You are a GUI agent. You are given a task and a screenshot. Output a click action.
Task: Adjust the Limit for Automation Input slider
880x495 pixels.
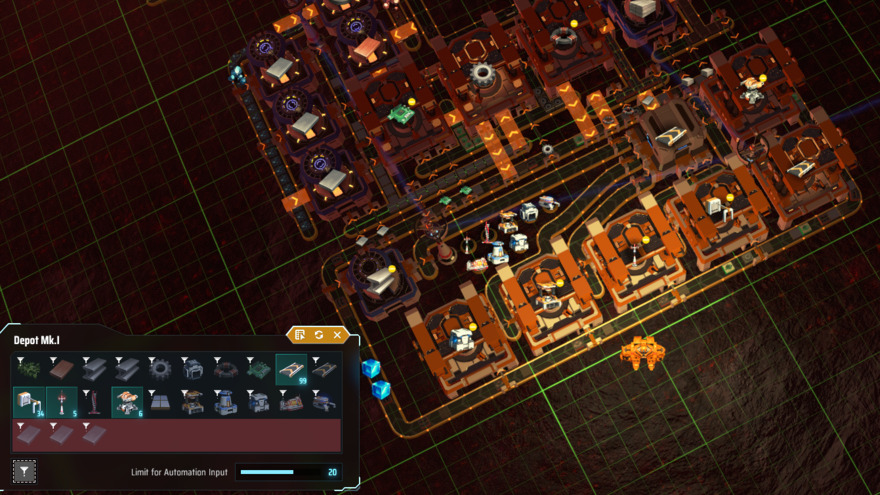267,472
